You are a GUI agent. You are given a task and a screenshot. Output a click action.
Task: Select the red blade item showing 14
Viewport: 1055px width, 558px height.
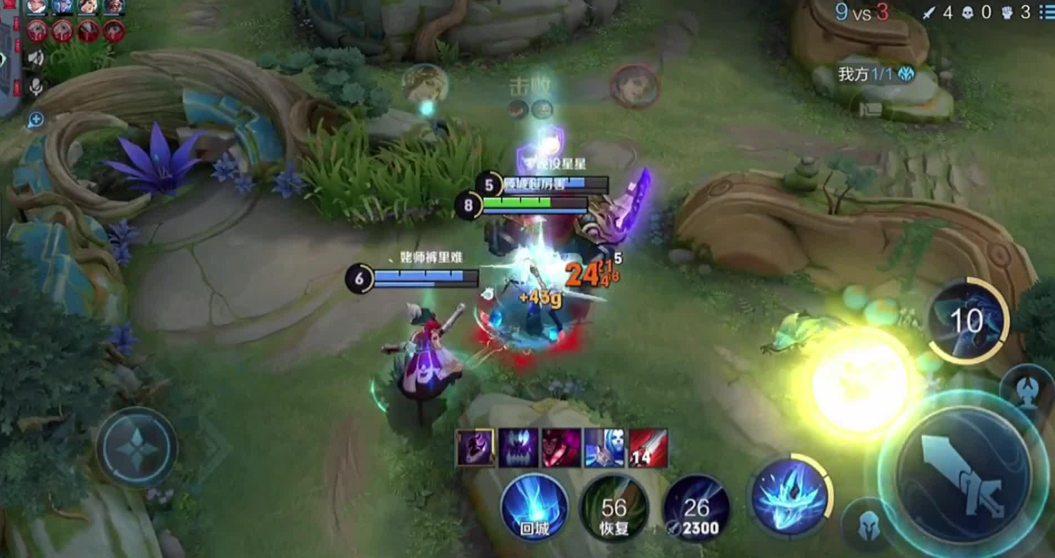(x=647, y=447)
